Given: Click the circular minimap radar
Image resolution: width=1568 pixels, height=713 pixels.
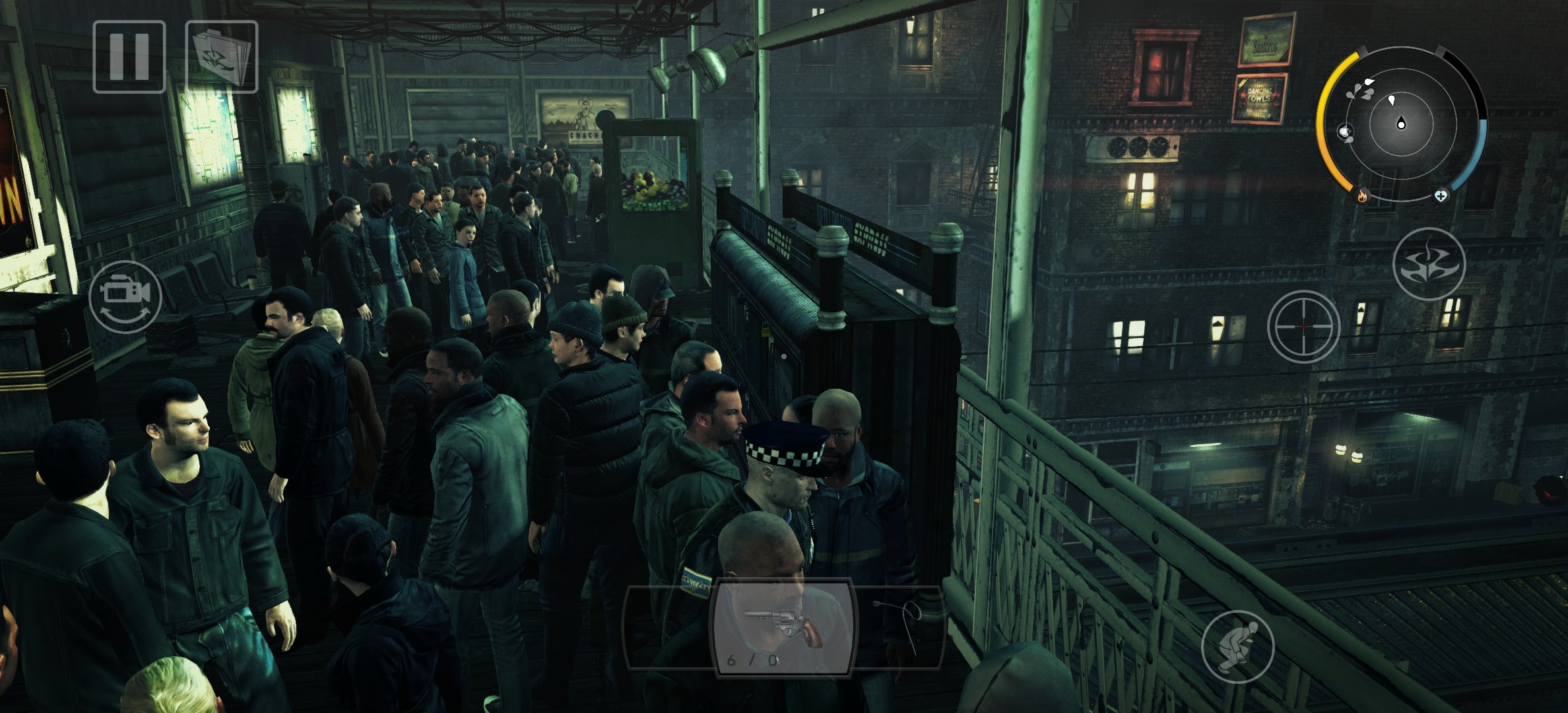Looking at the screenshot, I should [1400, 124].
